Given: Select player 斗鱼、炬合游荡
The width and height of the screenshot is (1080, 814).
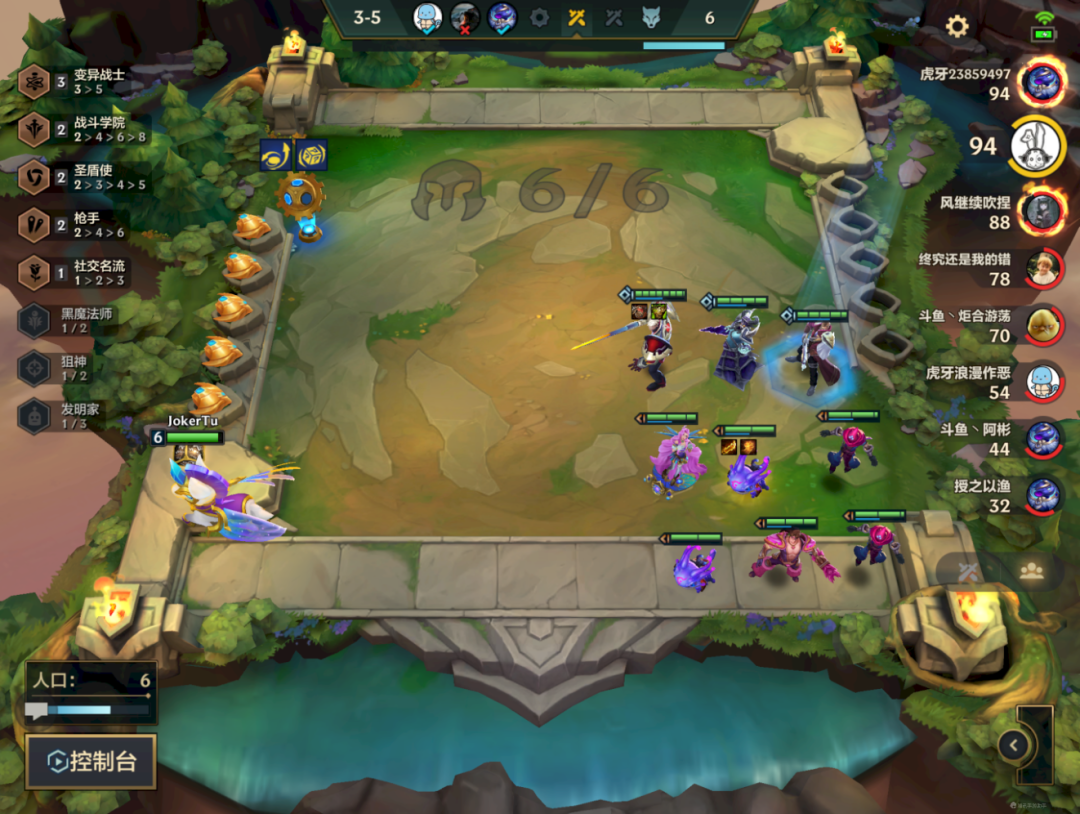Looking at the screenshot, I should pyautogui.click(x=1042, y=325).
